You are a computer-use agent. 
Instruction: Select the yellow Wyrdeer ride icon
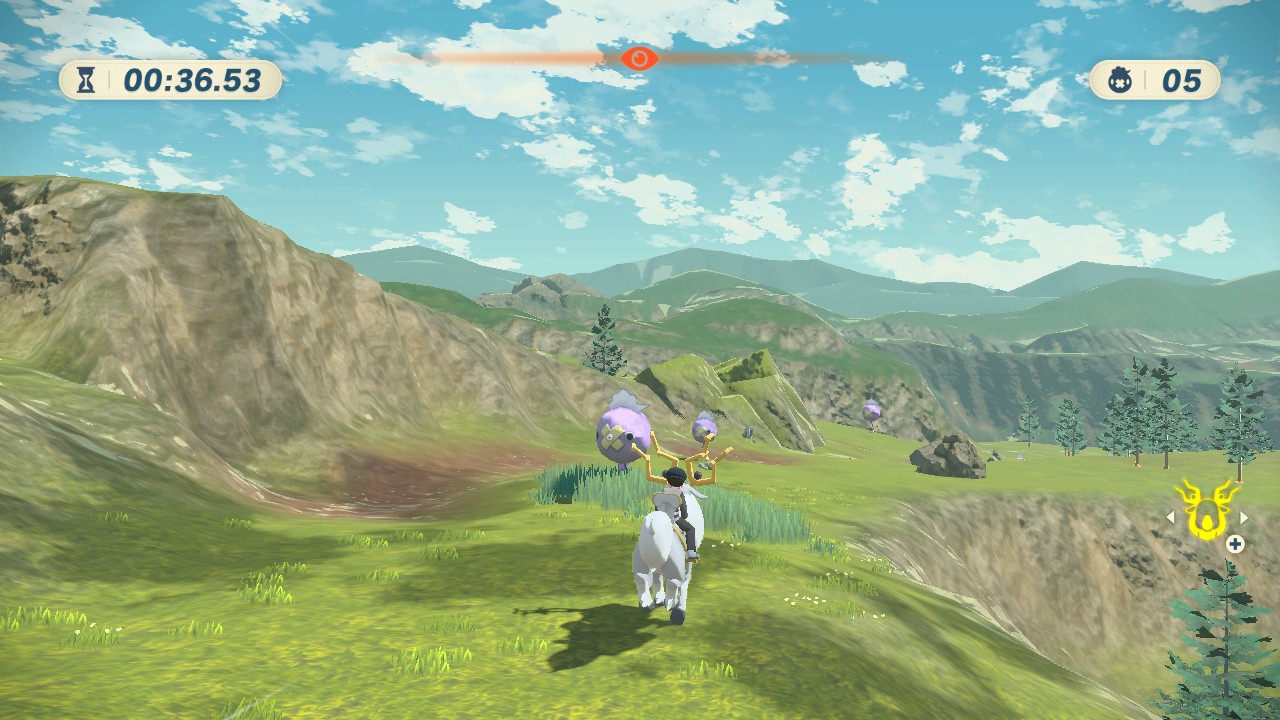(x=1206, y=510)
